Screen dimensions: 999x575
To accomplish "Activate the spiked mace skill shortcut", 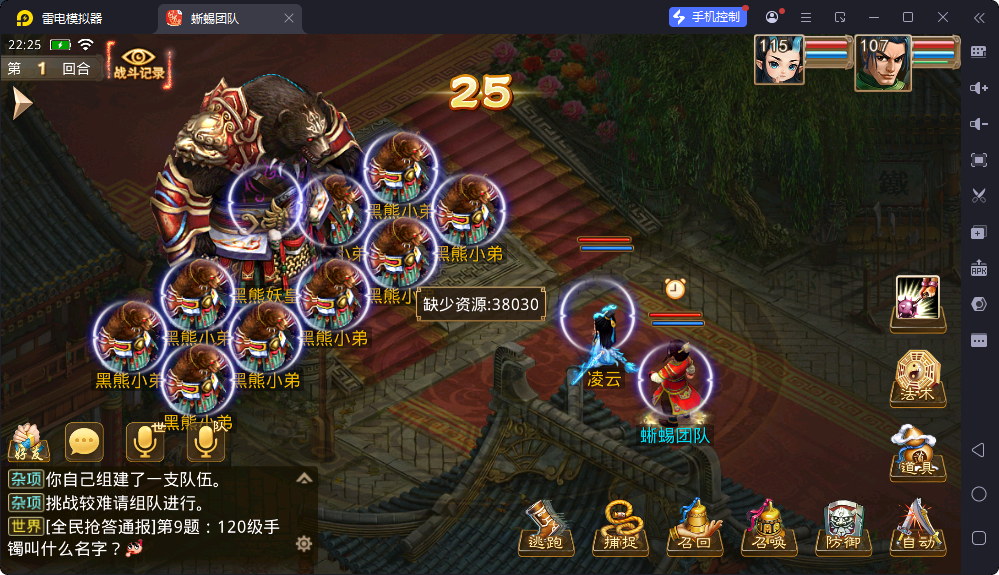I will [917, 300].
